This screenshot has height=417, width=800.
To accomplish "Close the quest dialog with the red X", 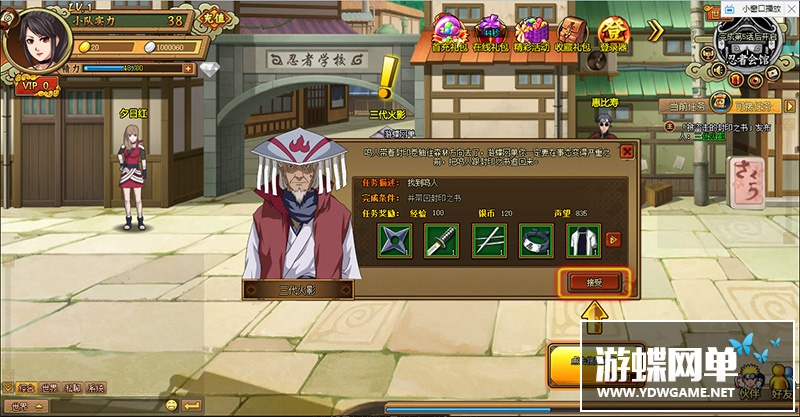I will pos(627,151).
